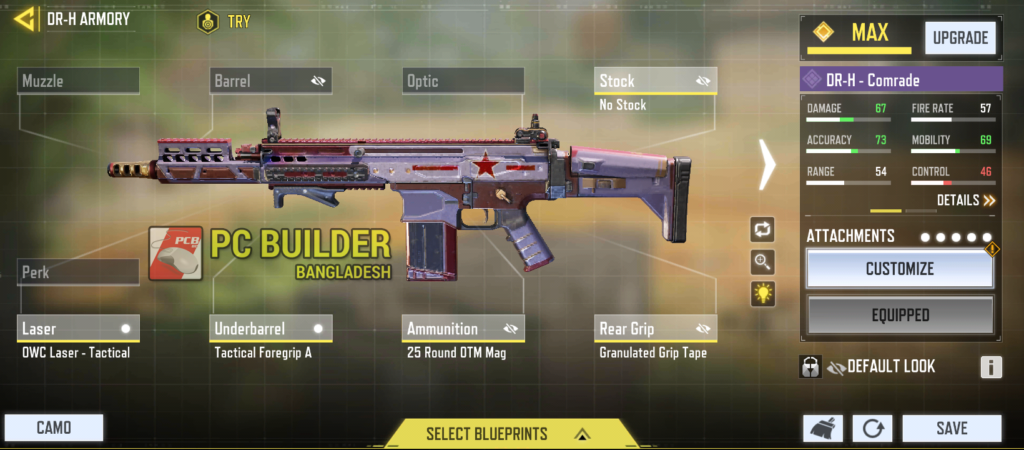The image size is (1024, 450).
Task: Expand weapon stat DETAILS
Action: pos(966,200)
